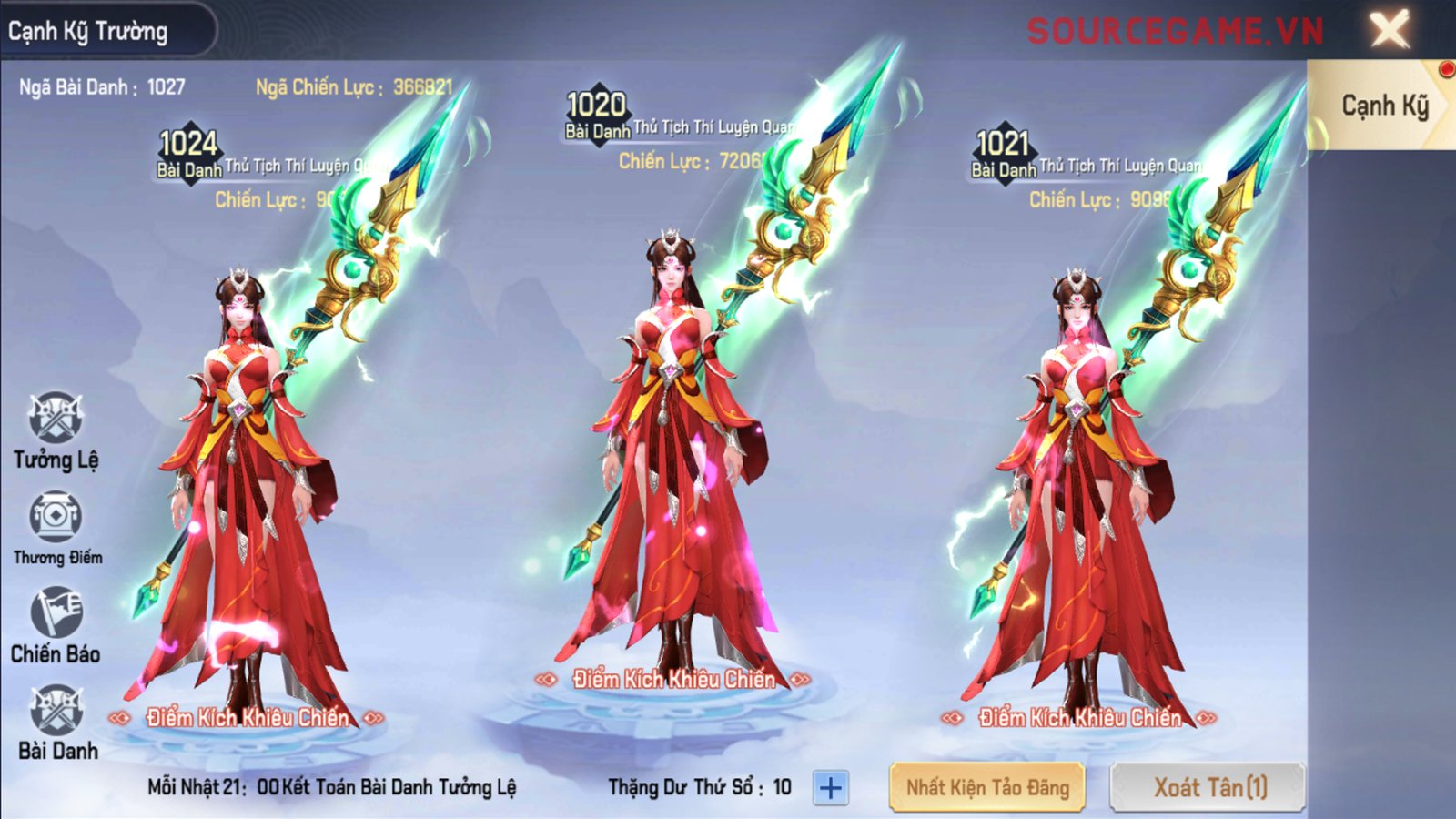
Task: Open the Bài Danh ranking icon
Action: pyautogui.click(x=56, y=711)
